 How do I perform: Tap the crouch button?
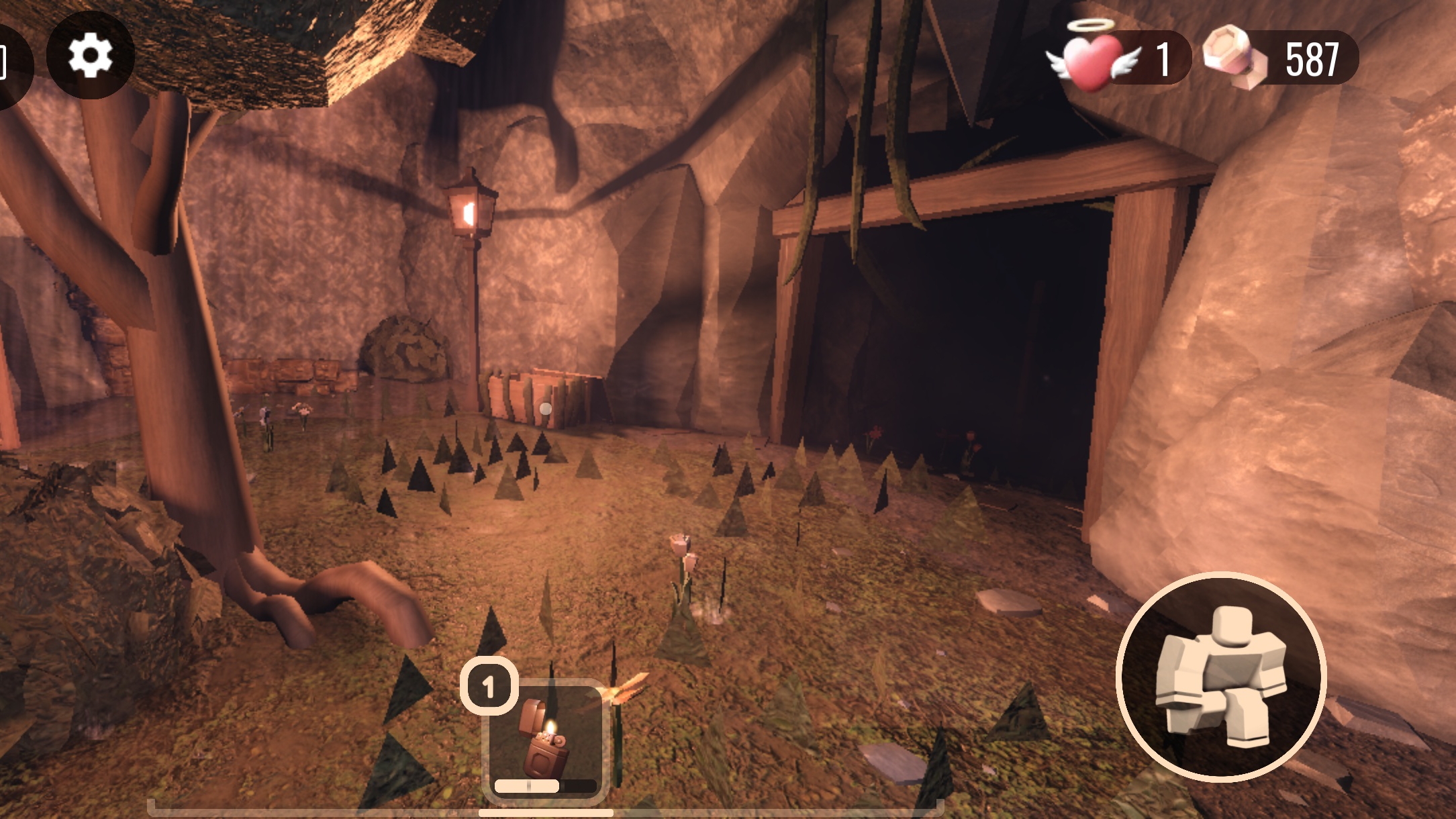[x=1220, y=677]
